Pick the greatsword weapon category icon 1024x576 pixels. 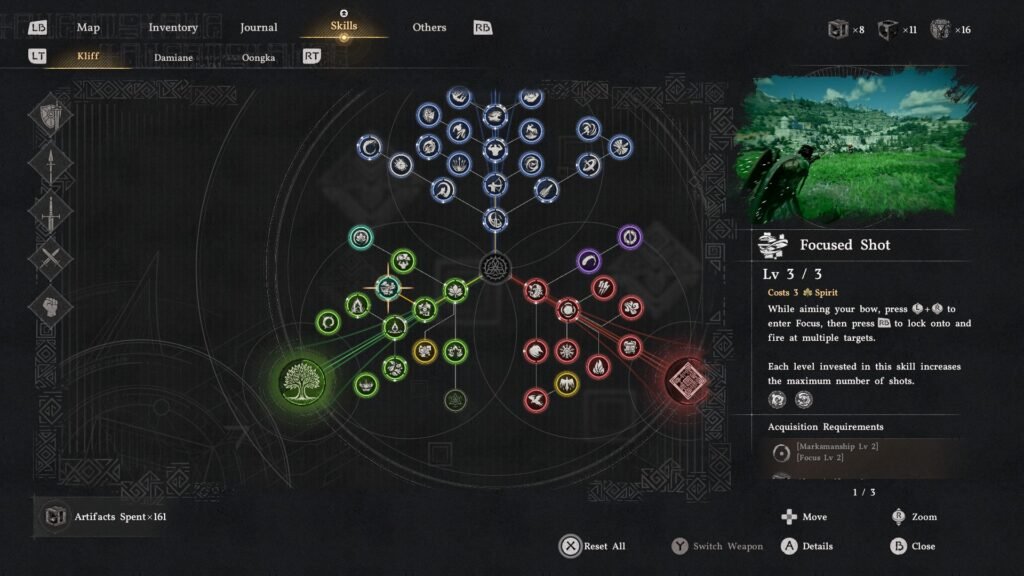coord(52,212)
